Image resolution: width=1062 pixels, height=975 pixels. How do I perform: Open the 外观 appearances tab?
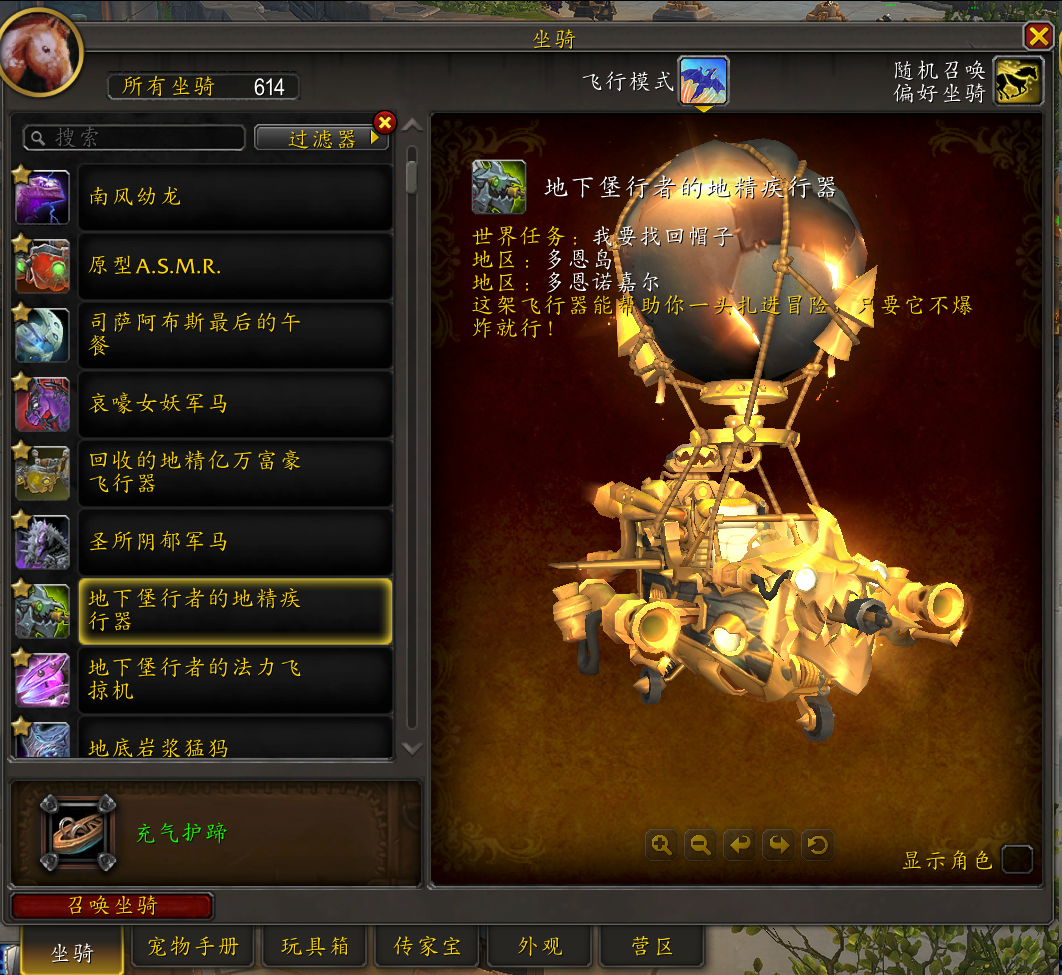click(540, 946)
